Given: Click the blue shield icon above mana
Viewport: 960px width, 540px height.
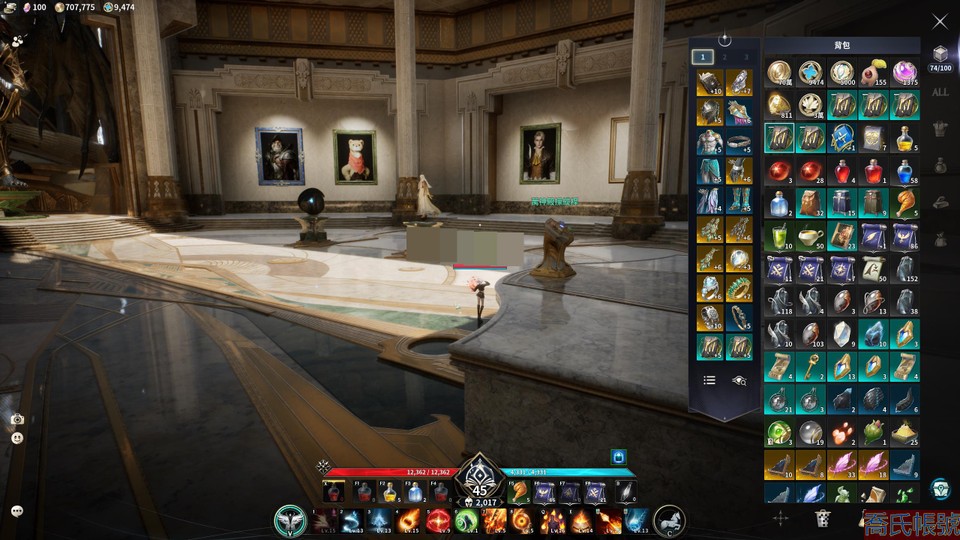Looking at the screenshot, I should tap(619, 457).
